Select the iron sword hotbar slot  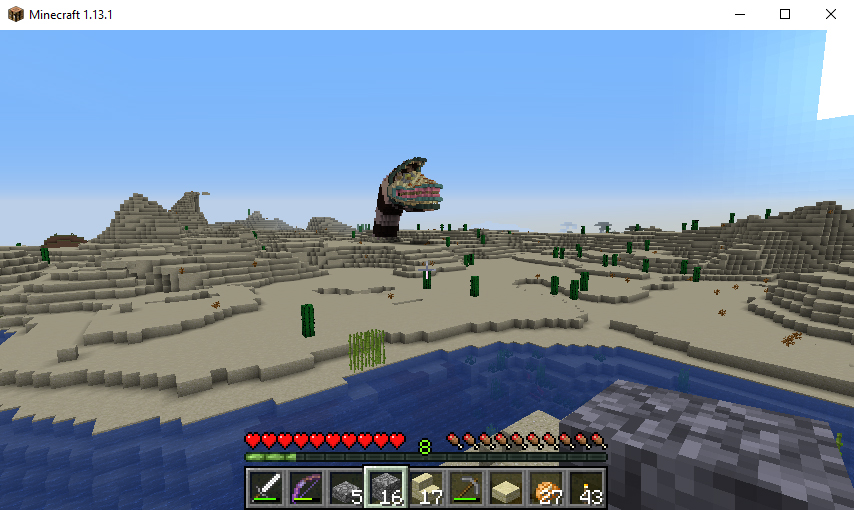click(x=266, y=489)
